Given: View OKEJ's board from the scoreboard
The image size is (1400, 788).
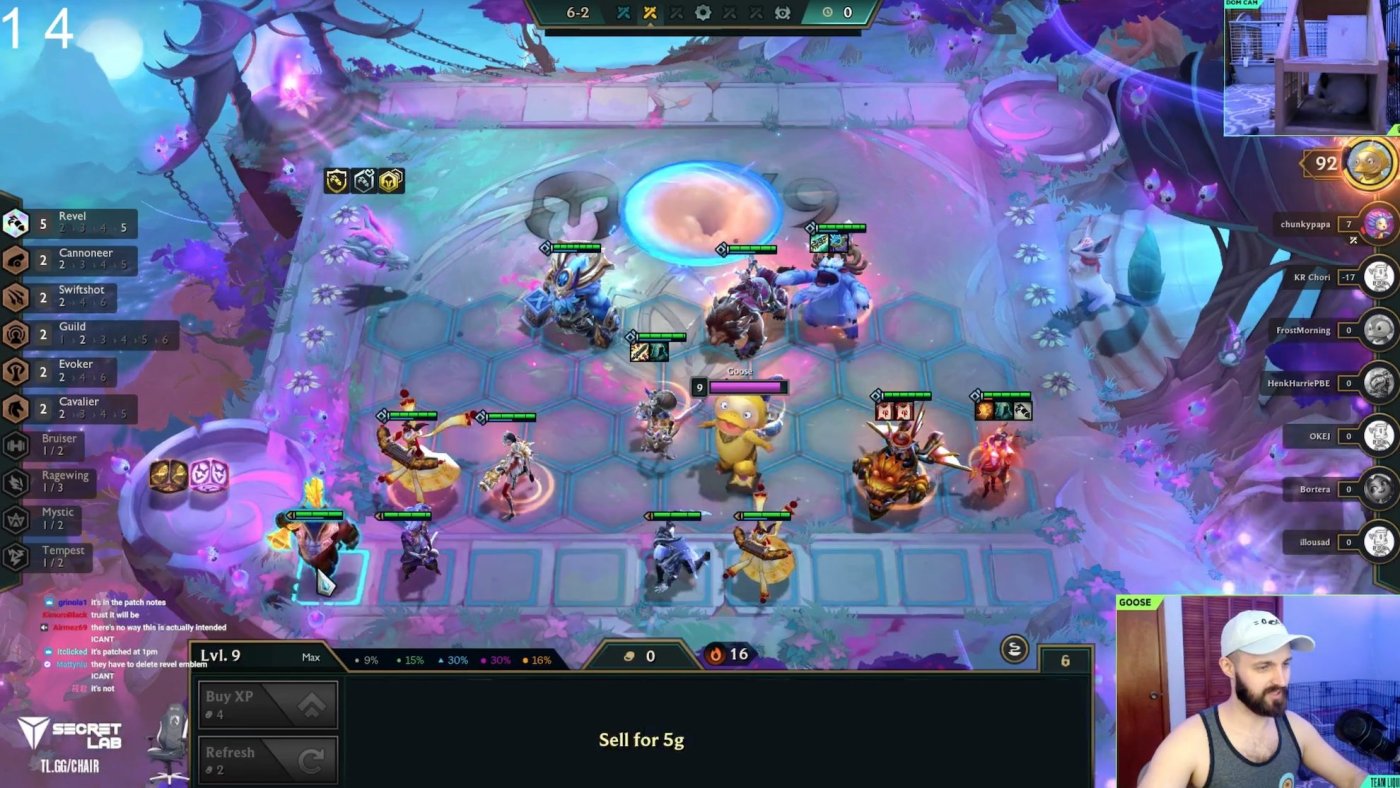Looking at the screenshot, I should click(x=1380, y=436).
